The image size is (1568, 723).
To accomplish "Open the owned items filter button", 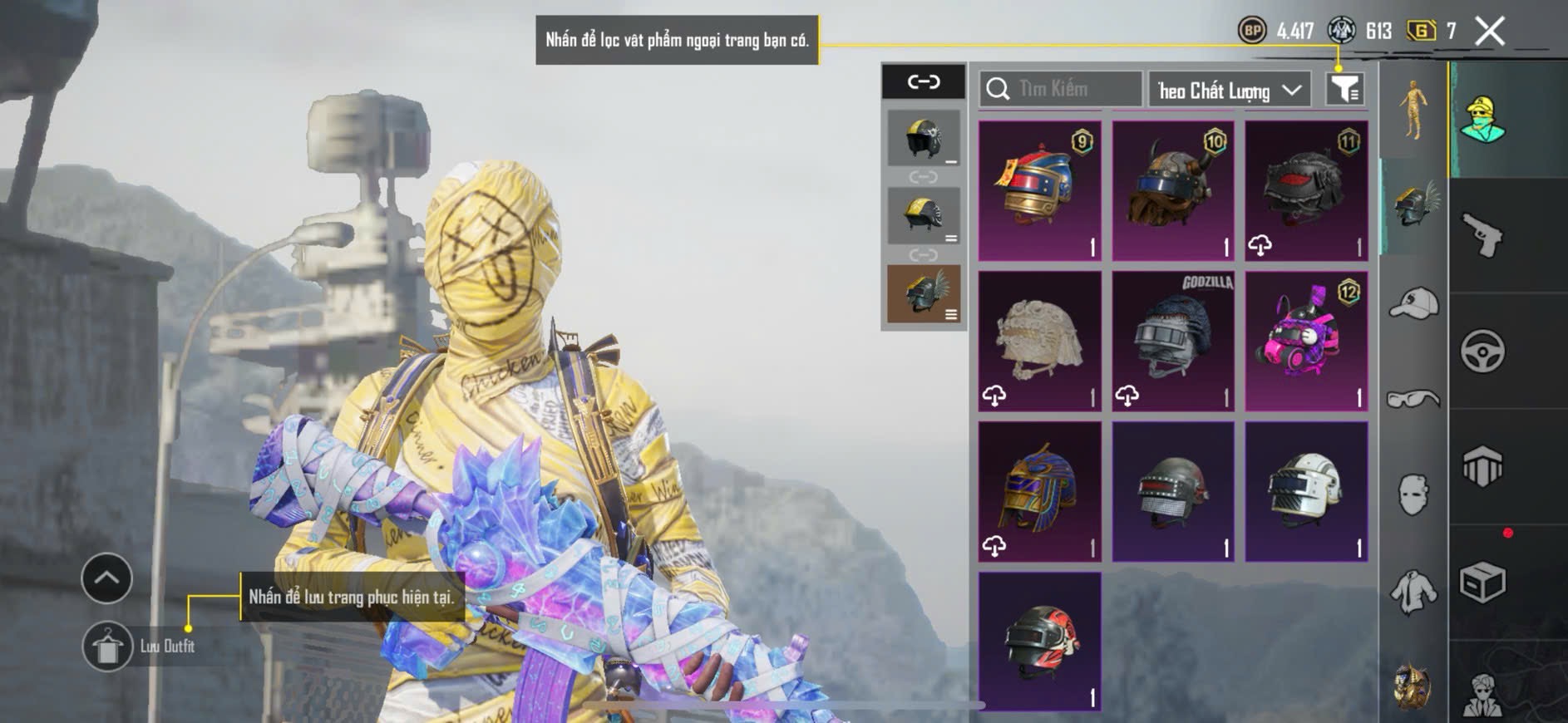I will point(1344,89).
